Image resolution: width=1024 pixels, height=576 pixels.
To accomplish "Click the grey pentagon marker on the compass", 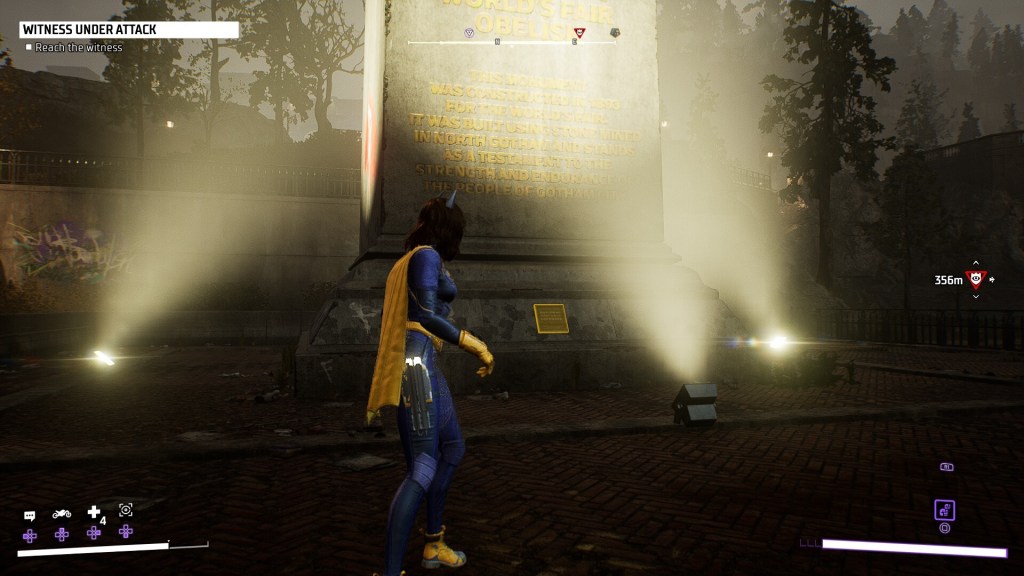I will (615, 33).
